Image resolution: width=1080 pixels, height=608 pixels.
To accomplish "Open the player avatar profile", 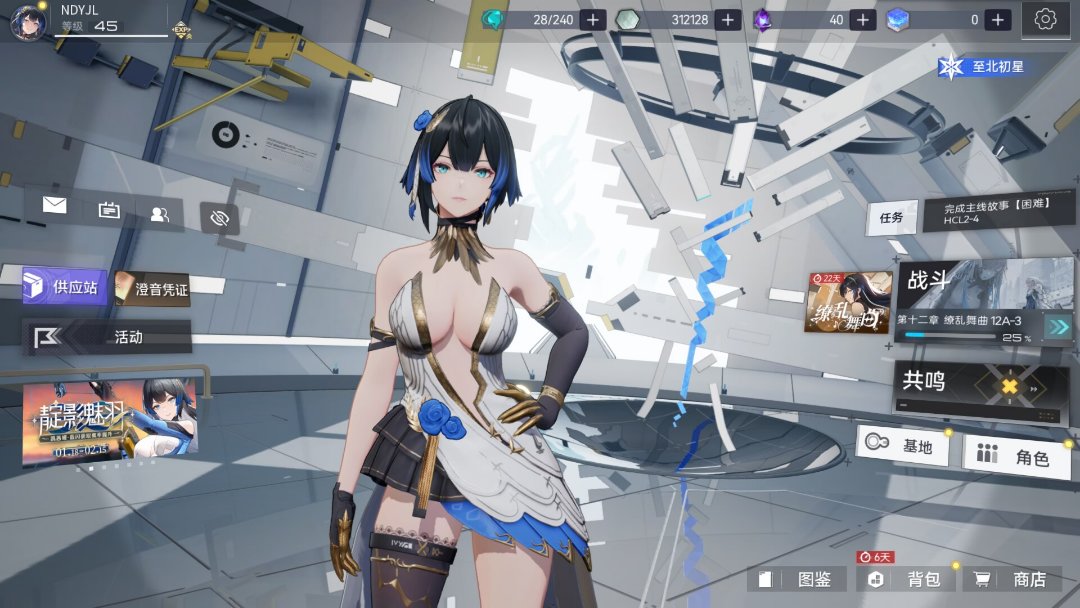I will click(x=28, y=21).
